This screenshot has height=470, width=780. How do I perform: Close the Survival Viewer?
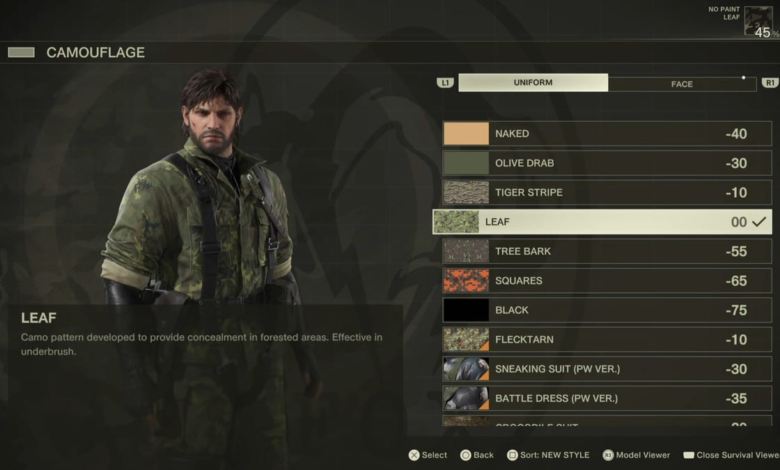point(731,455)
